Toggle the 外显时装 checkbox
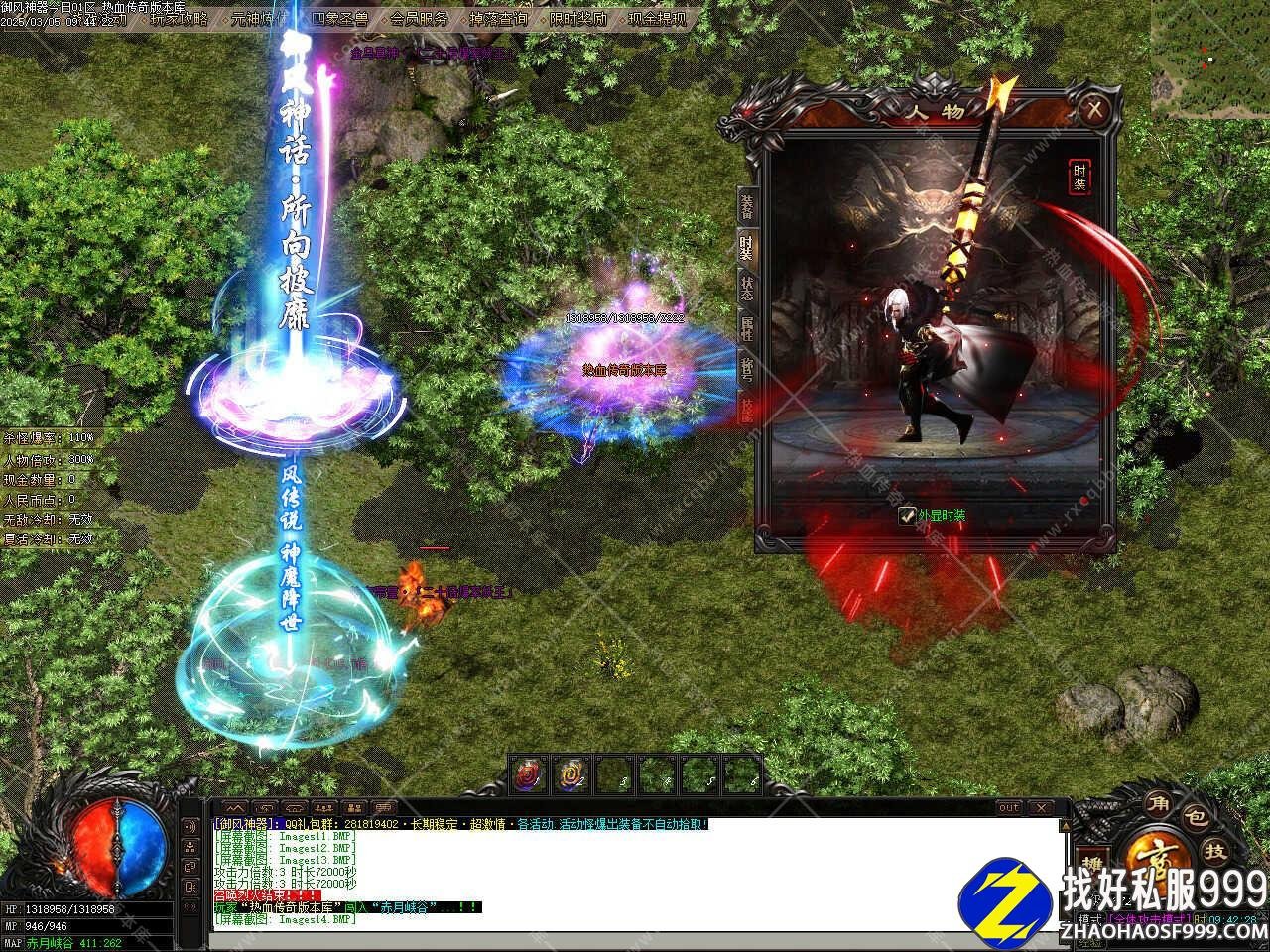Image resolution: width=1270 pixels, height=952 pixels. pyautogui.click(x=907, y=516)
